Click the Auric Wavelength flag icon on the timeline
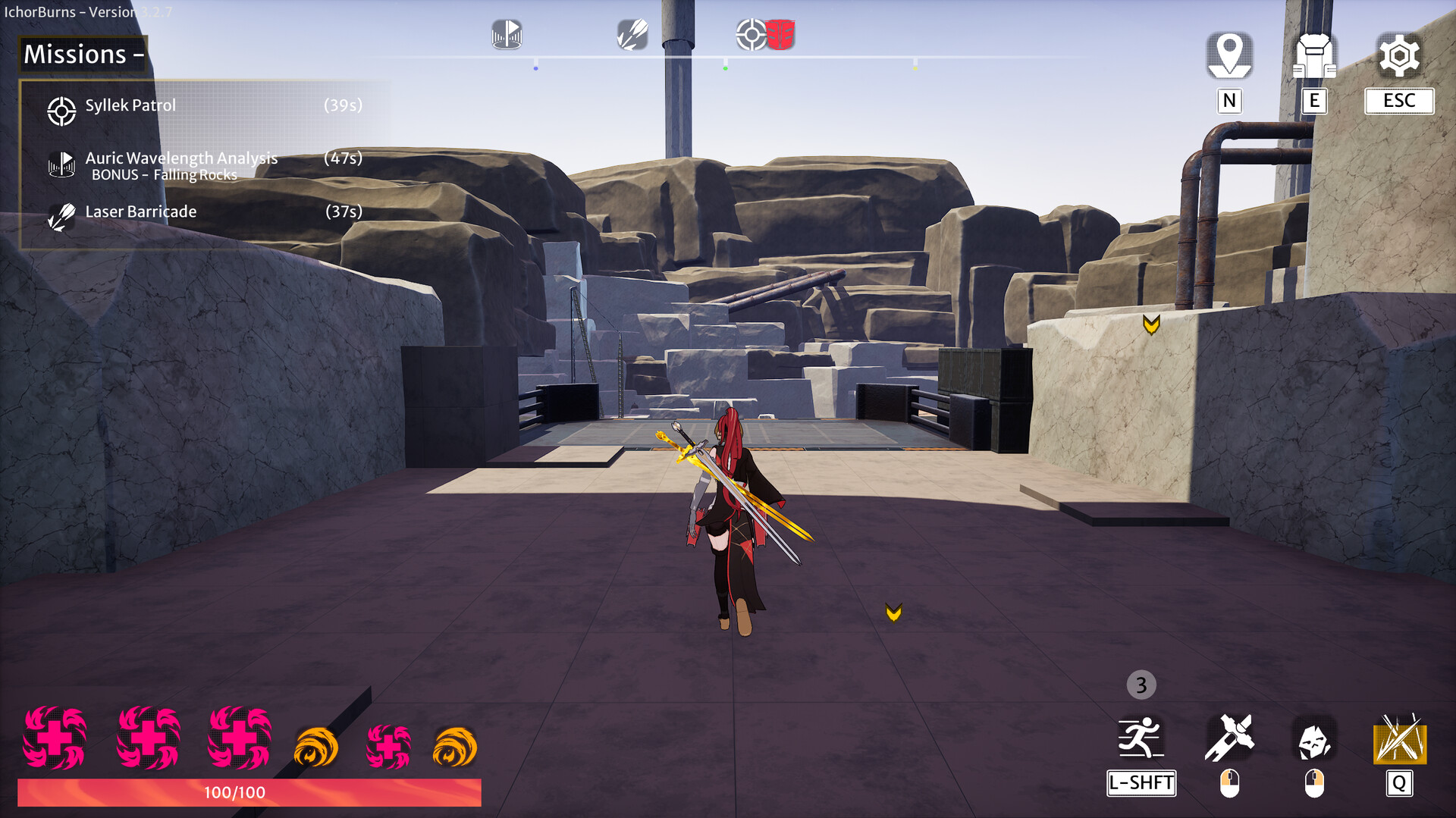 click(506, 34)
